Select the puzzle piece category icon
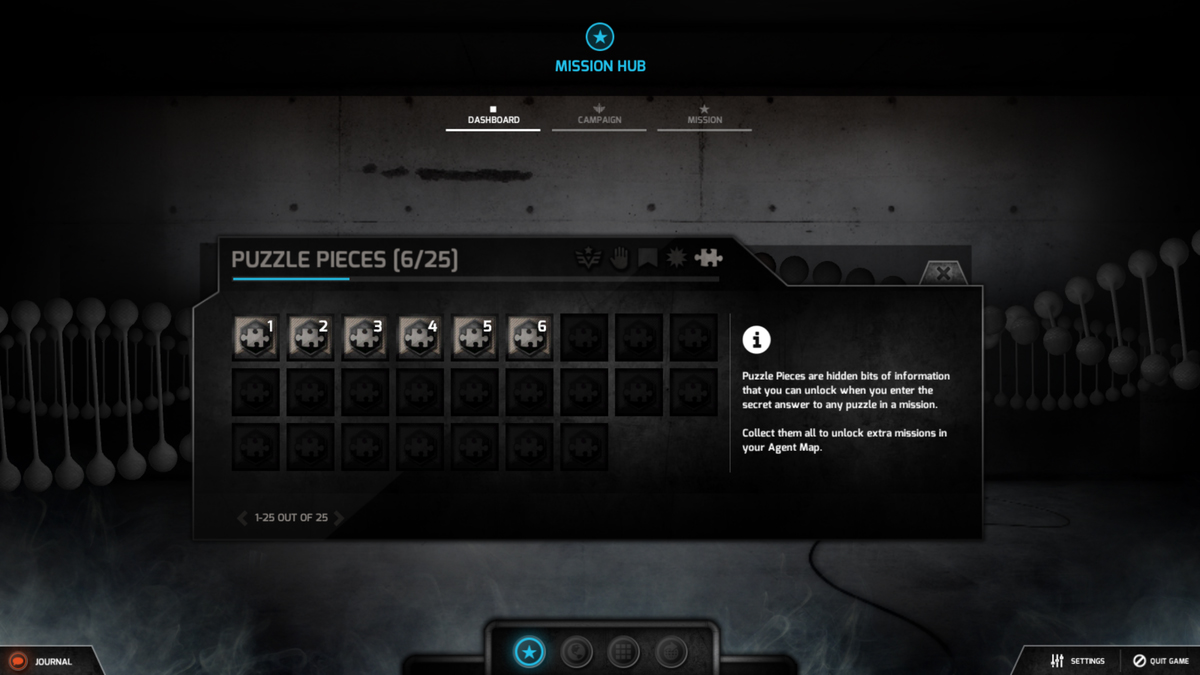Viewport: 1200px width, 675px height. click(x=708, y=259)
